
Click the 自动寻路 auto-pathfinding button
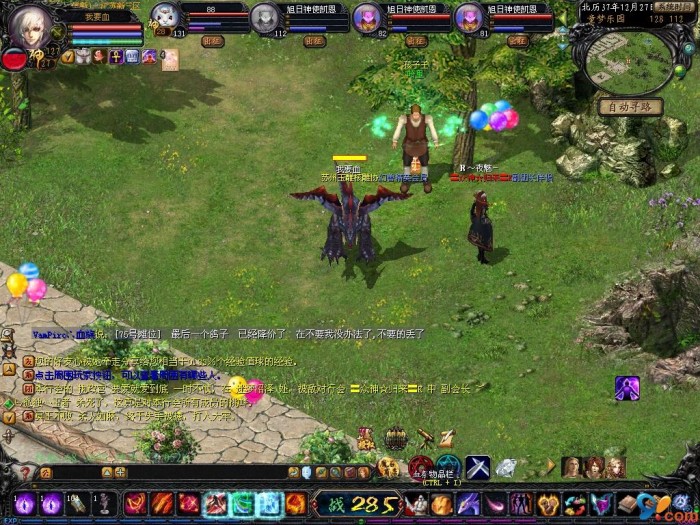(631, 106)
